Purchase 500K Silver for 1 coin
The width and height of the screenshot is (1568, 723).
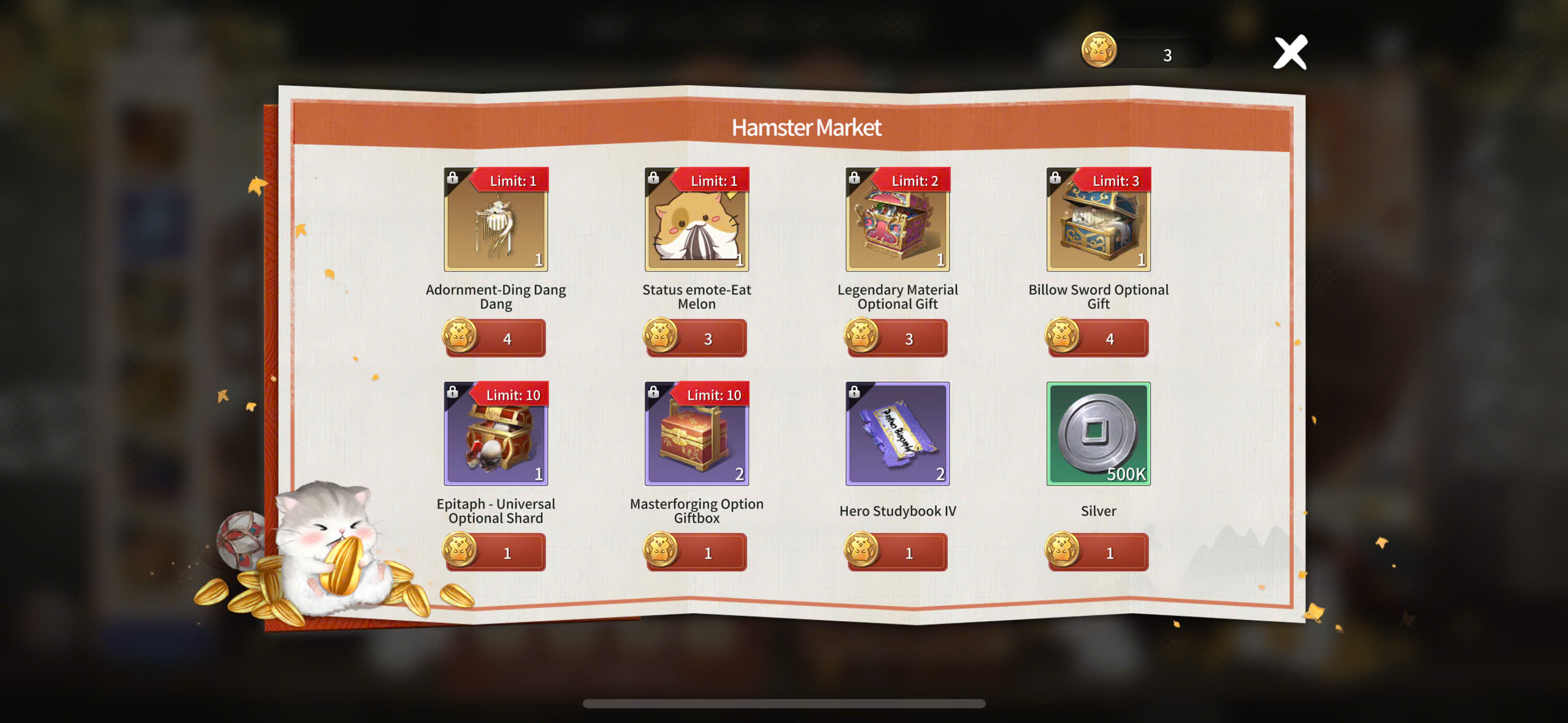(1098, 553)
